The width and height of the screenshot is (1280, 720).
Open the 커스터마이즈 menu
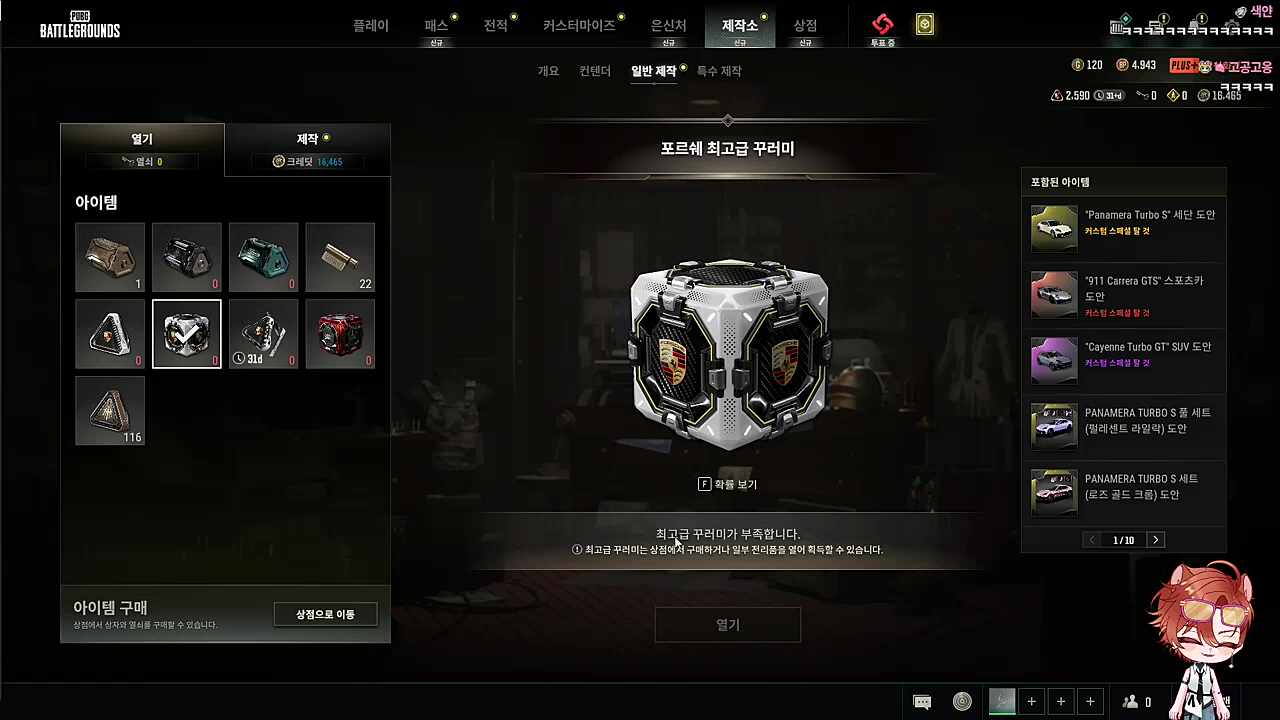(x=579, y=26)
